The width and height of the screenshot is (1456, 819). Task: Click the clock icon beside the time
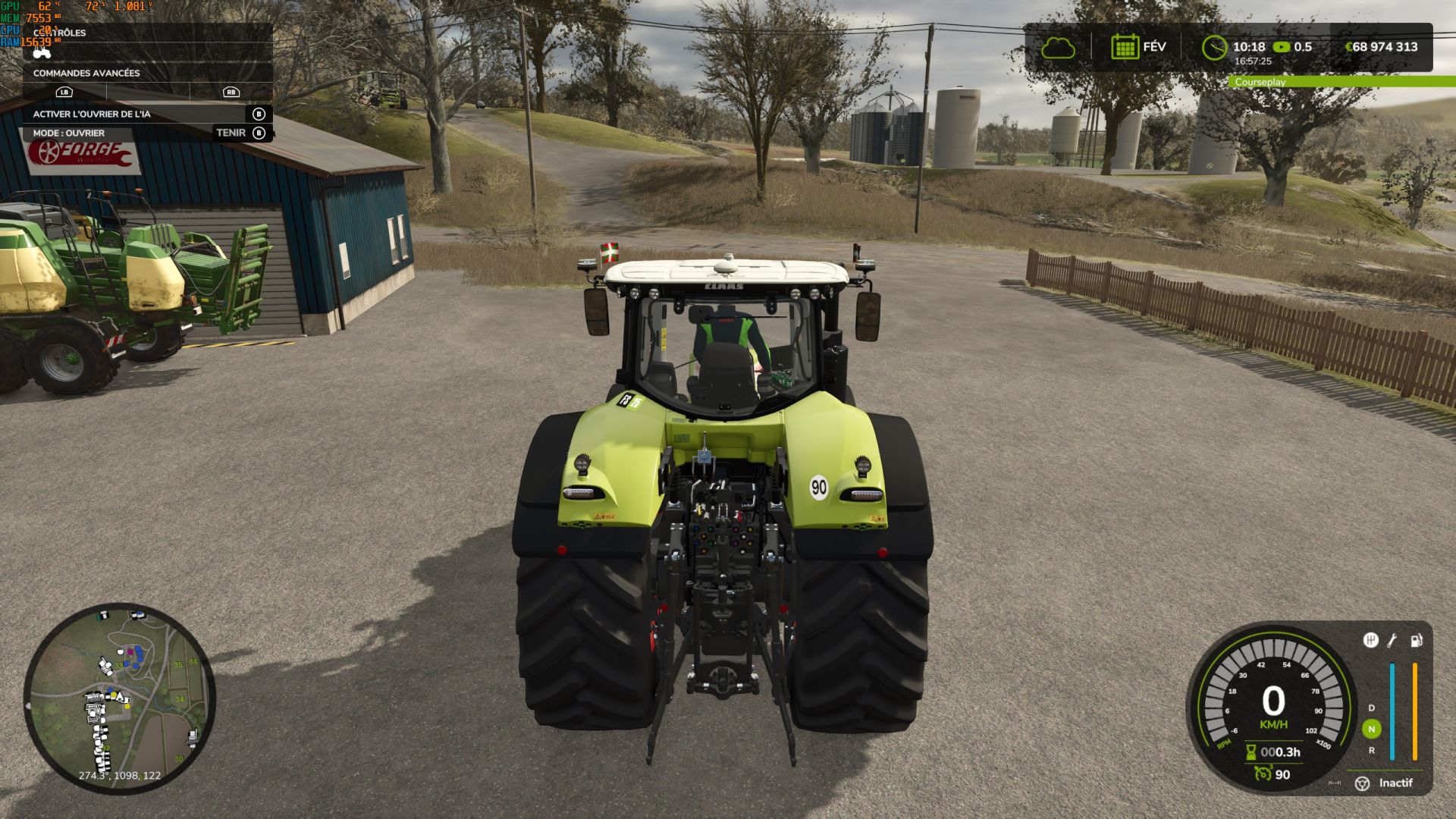pyautogui.click(x=1214, y=48)
